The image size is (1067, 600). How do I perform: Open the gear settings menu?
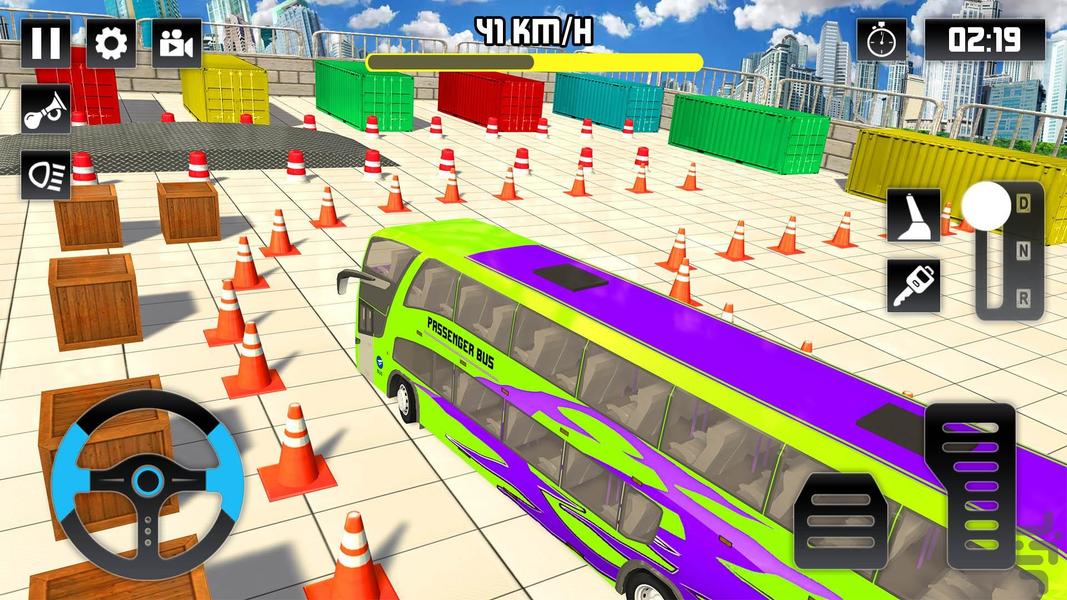111,44
